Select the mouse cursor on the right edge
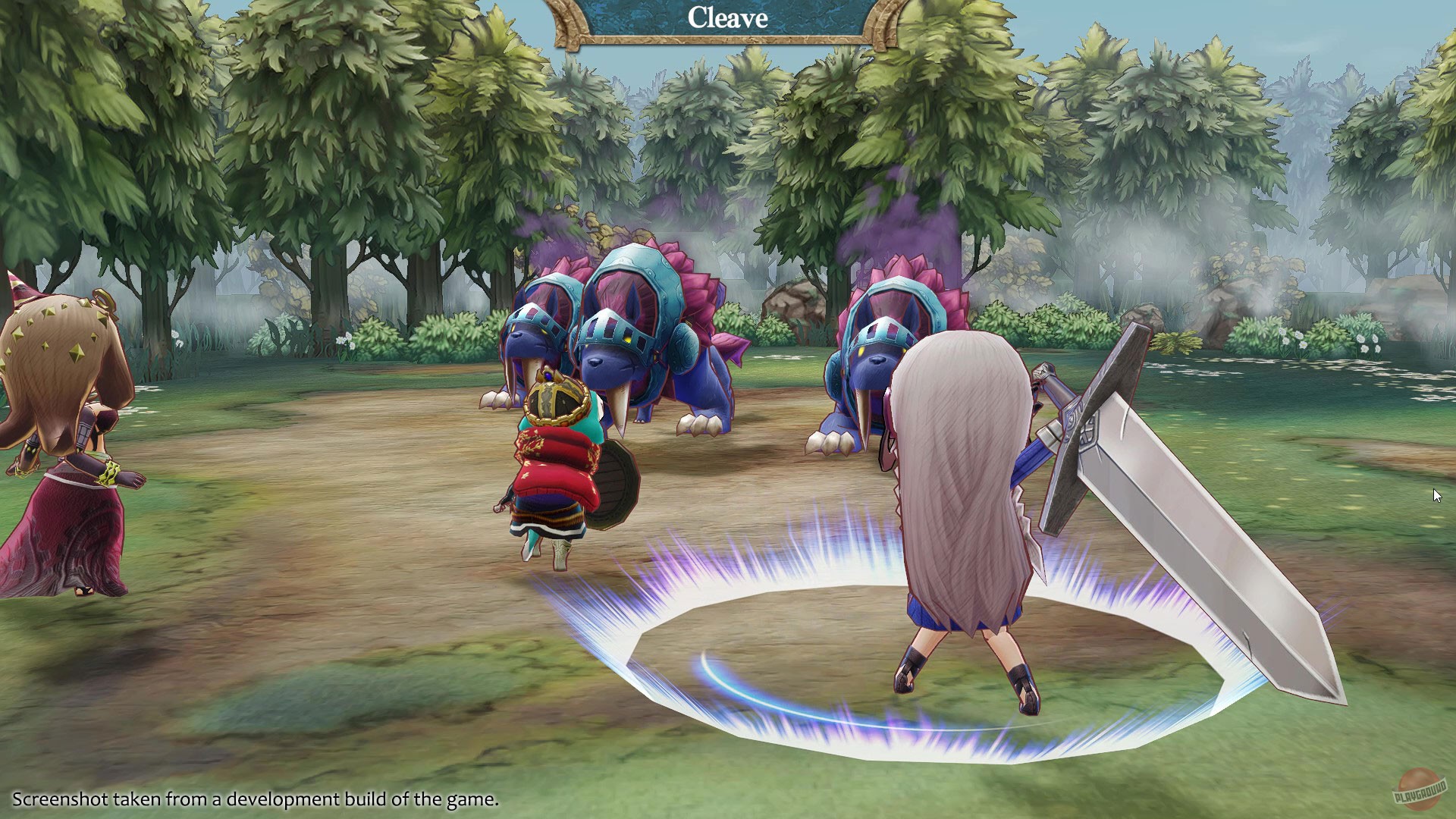 [1437, 494]
